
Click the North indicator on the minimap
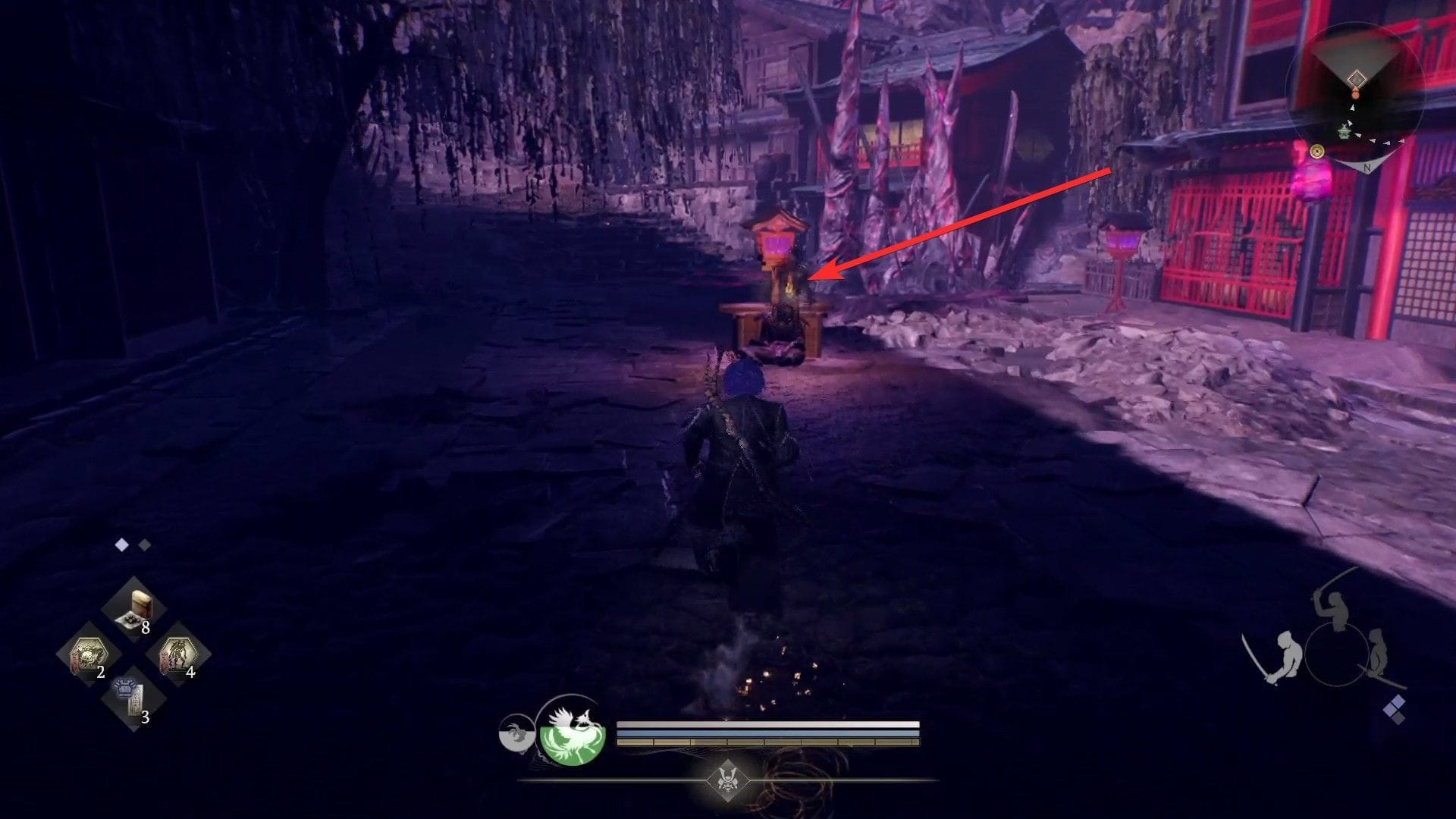[1367, 167]
